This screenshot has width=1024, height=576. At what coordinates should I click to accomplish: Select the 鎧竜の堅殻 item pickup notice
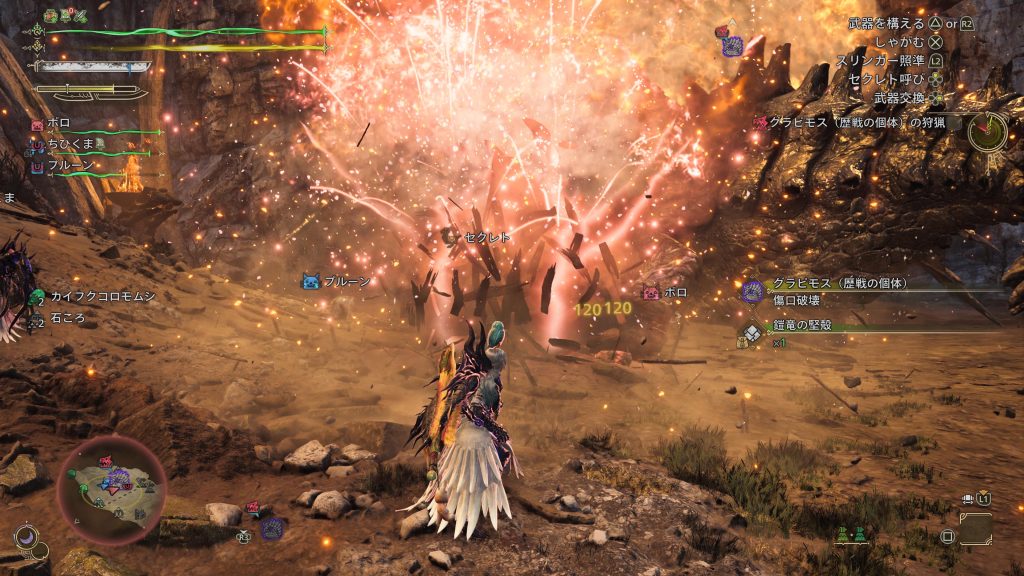pos(800,325)
